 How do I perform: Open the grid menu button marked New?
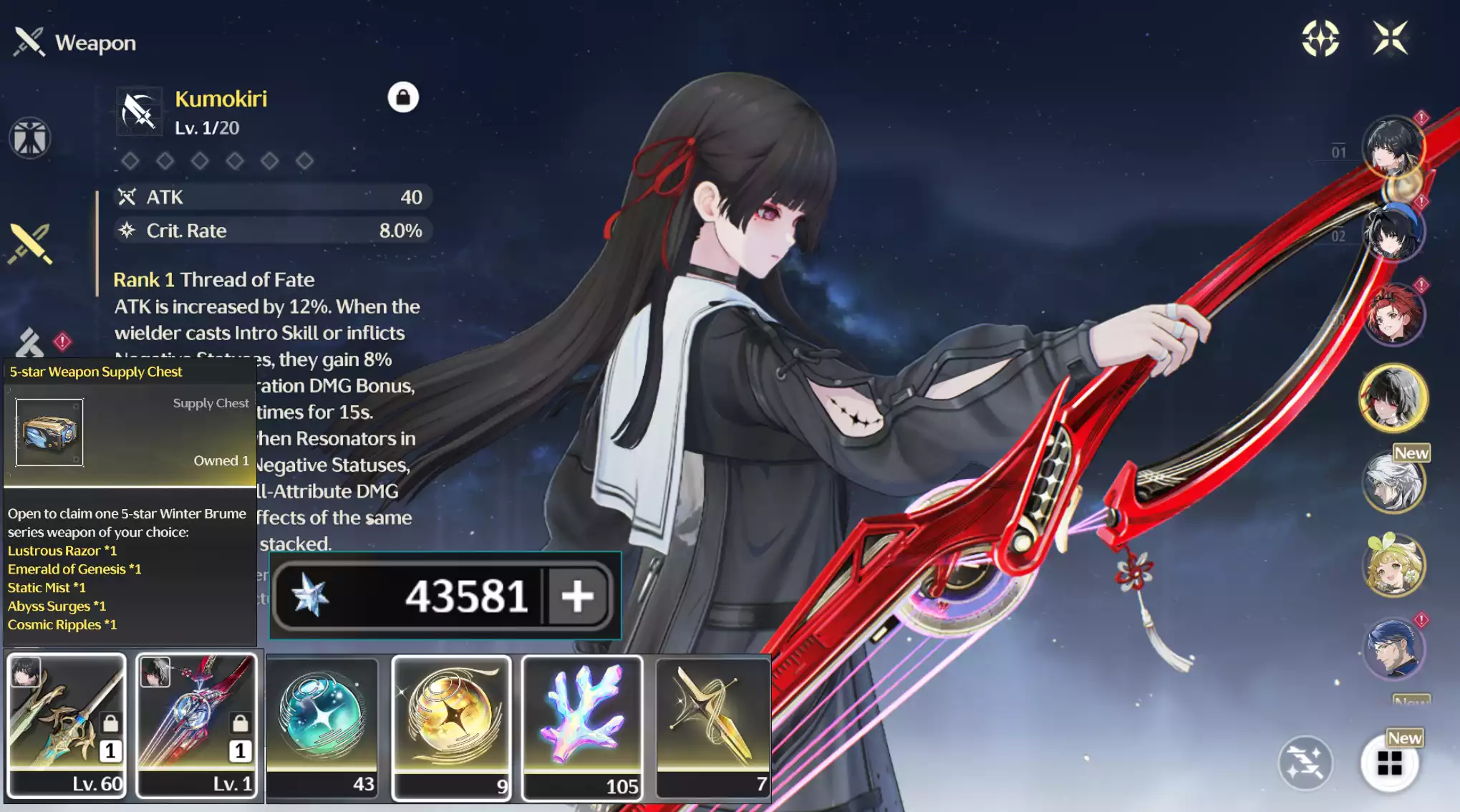(x=1389, y=763)
